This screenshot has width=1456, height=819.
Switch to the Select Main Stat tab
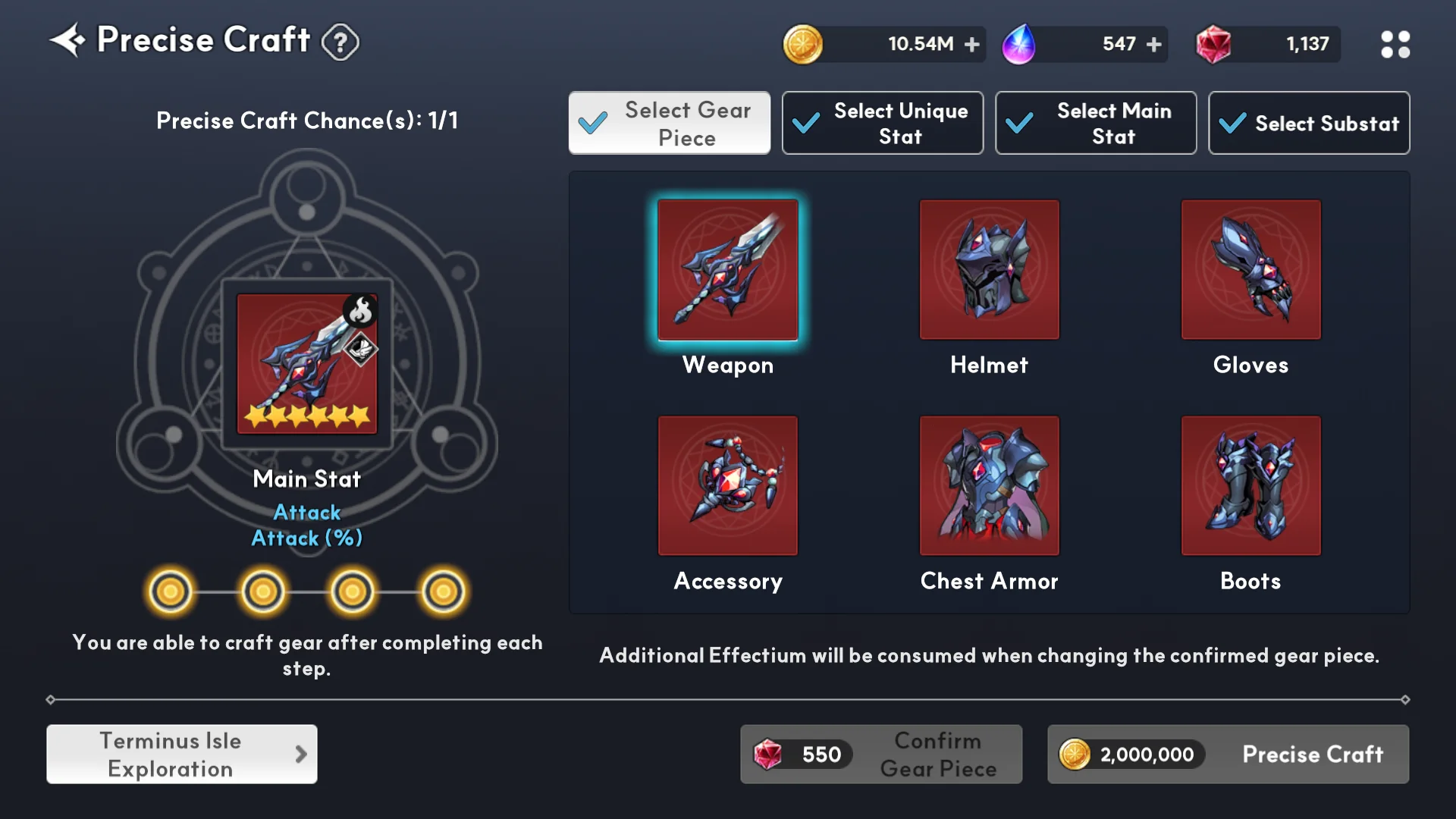pos(1096,124)
